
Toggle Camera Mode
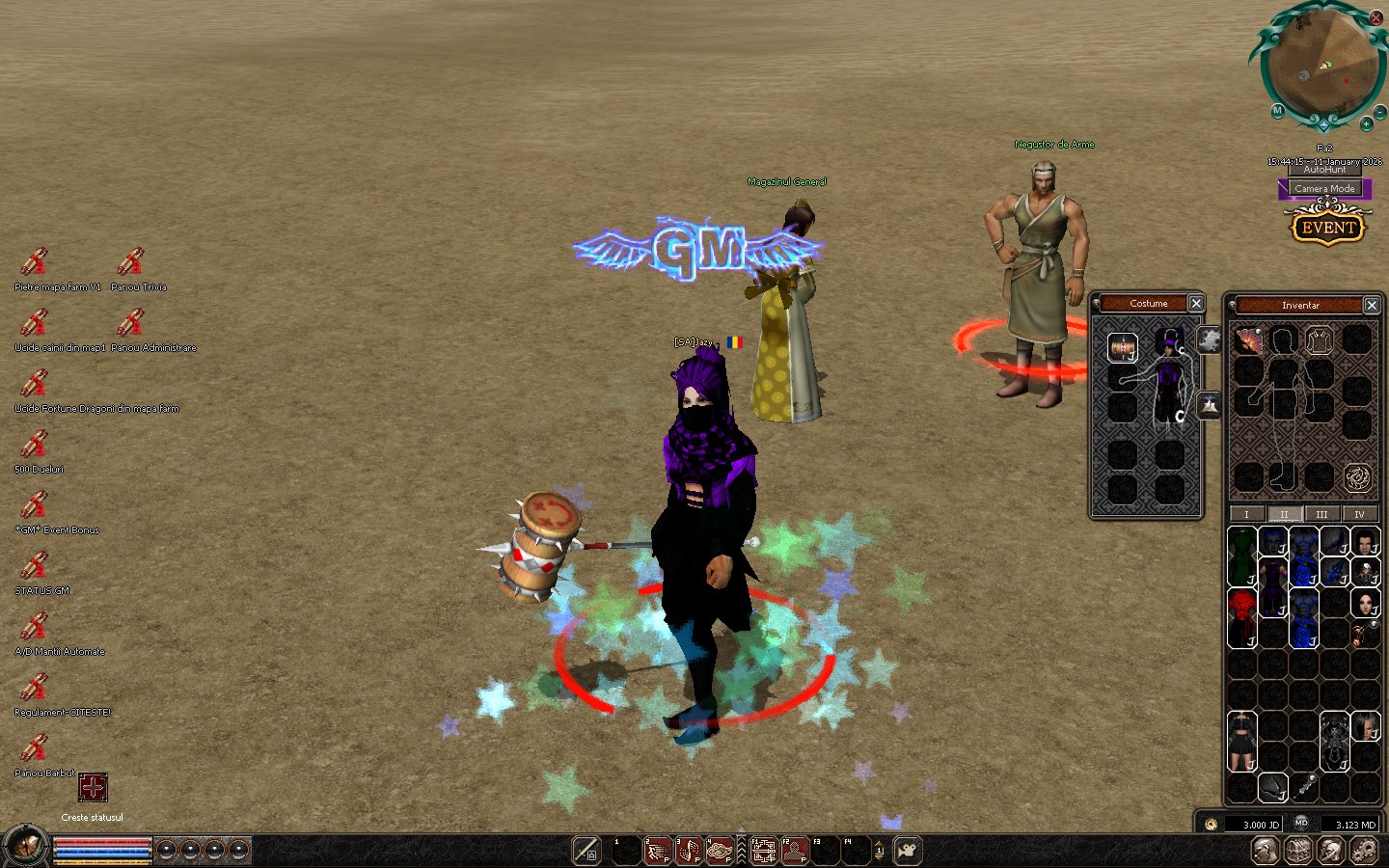point(1324,189)
